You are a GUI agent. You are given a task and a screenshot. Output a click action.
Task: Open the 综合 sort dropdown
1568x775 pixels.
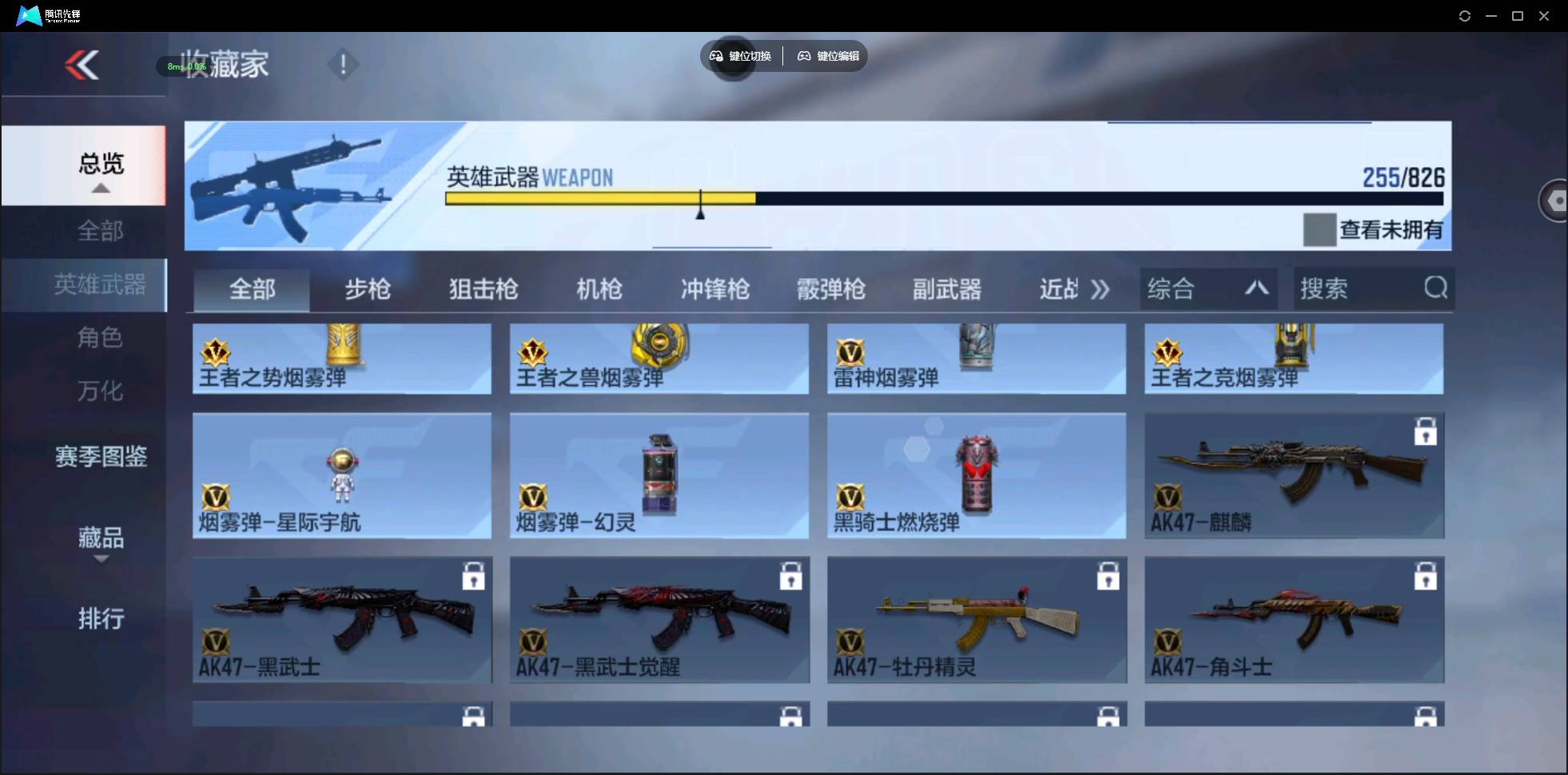(x=1208, y=288)
